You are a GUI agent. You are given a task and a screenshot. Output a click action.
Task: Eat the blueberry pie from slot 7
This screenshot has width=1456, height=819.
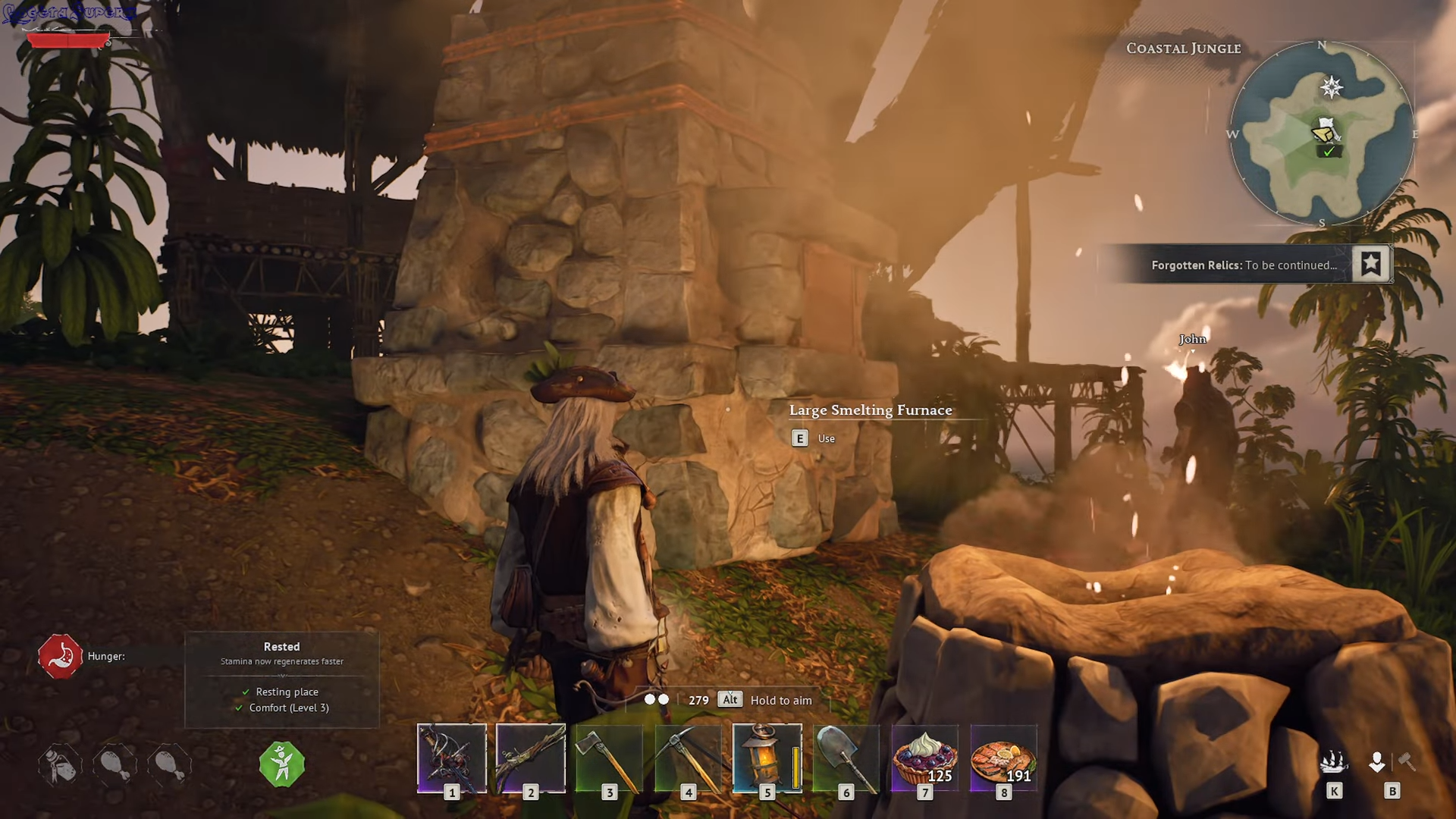click(x=925, y=758)
